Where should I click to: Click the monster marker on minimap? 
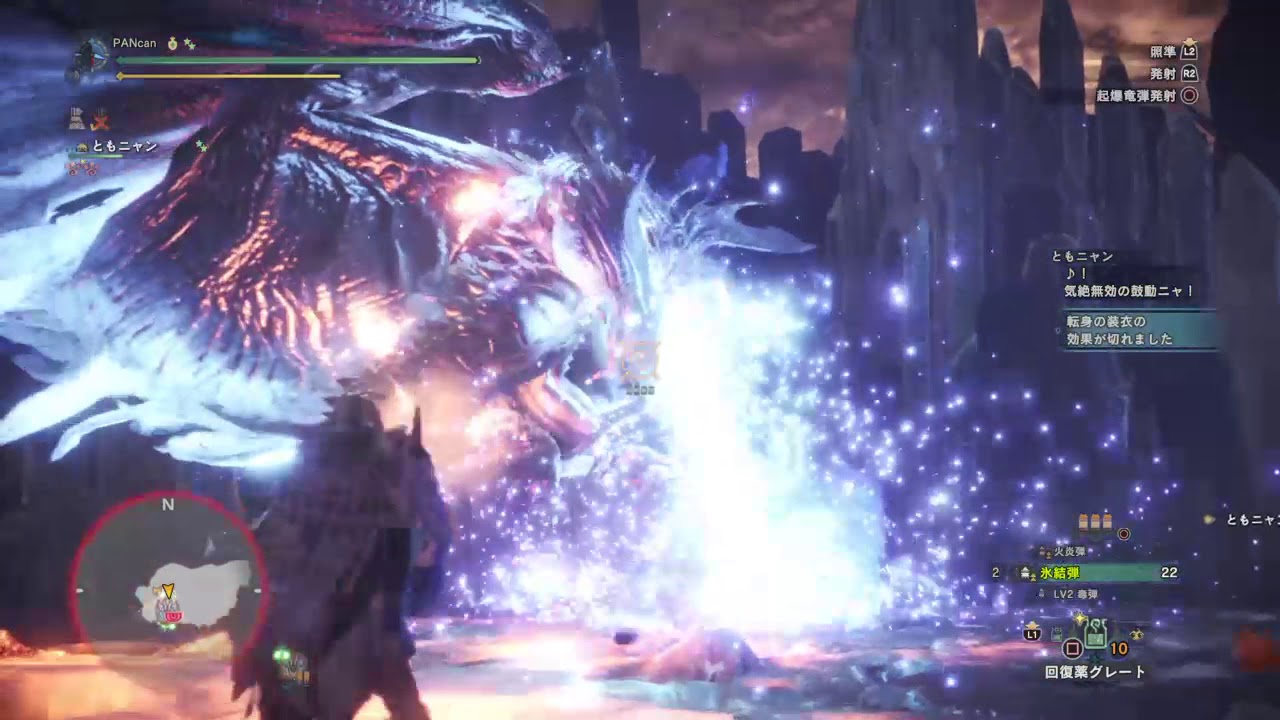pyautogui.click(x=172, y=615)
